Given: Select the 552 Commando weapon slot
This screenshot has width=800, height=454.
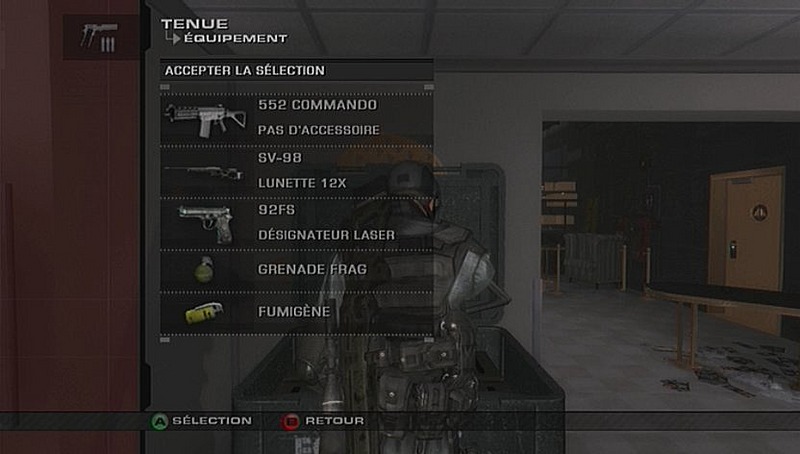Looking at the screenshot, I should click(x=296, y=118).
